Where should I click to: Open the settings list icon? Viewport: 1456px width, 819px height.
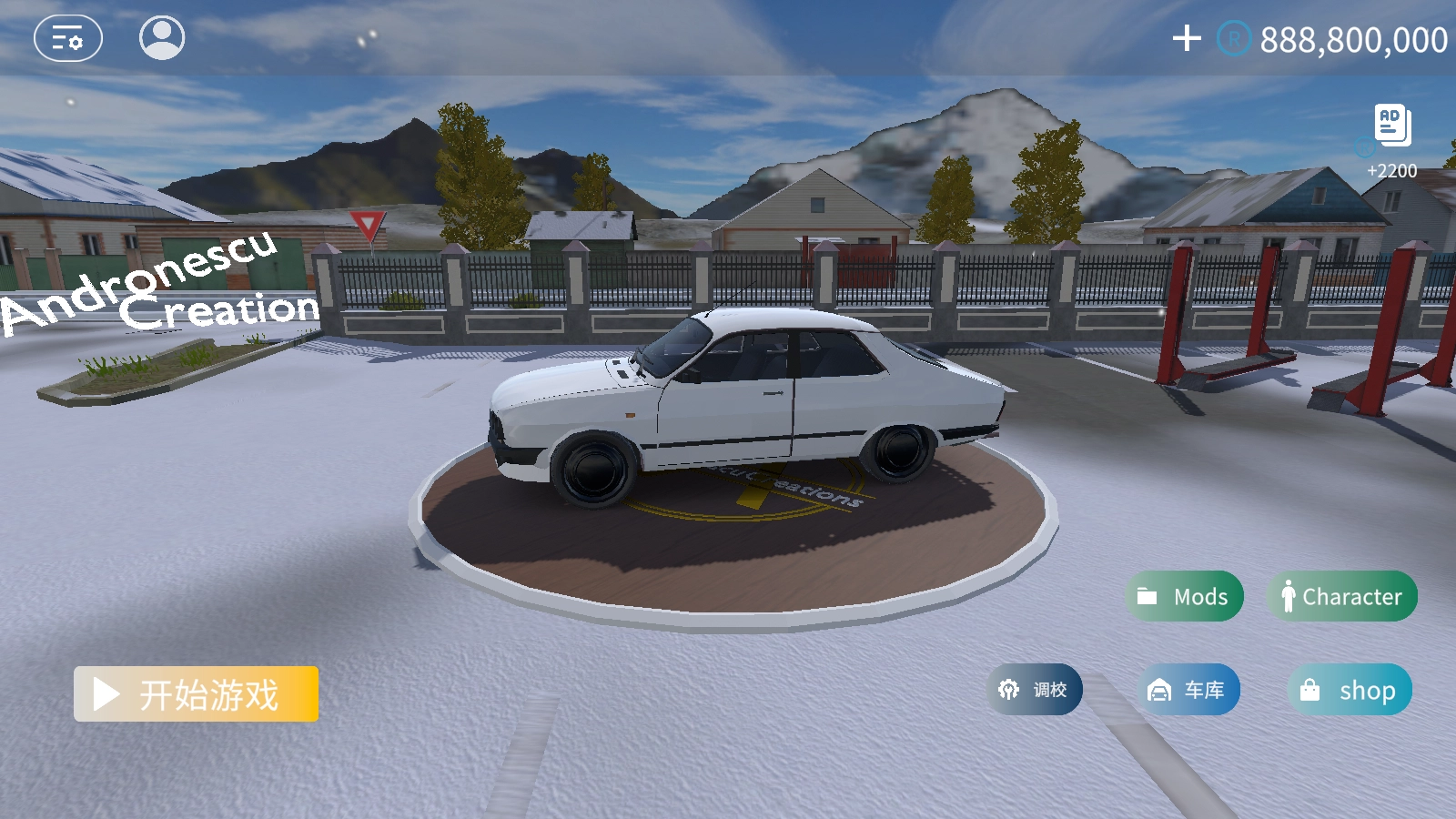68,39
